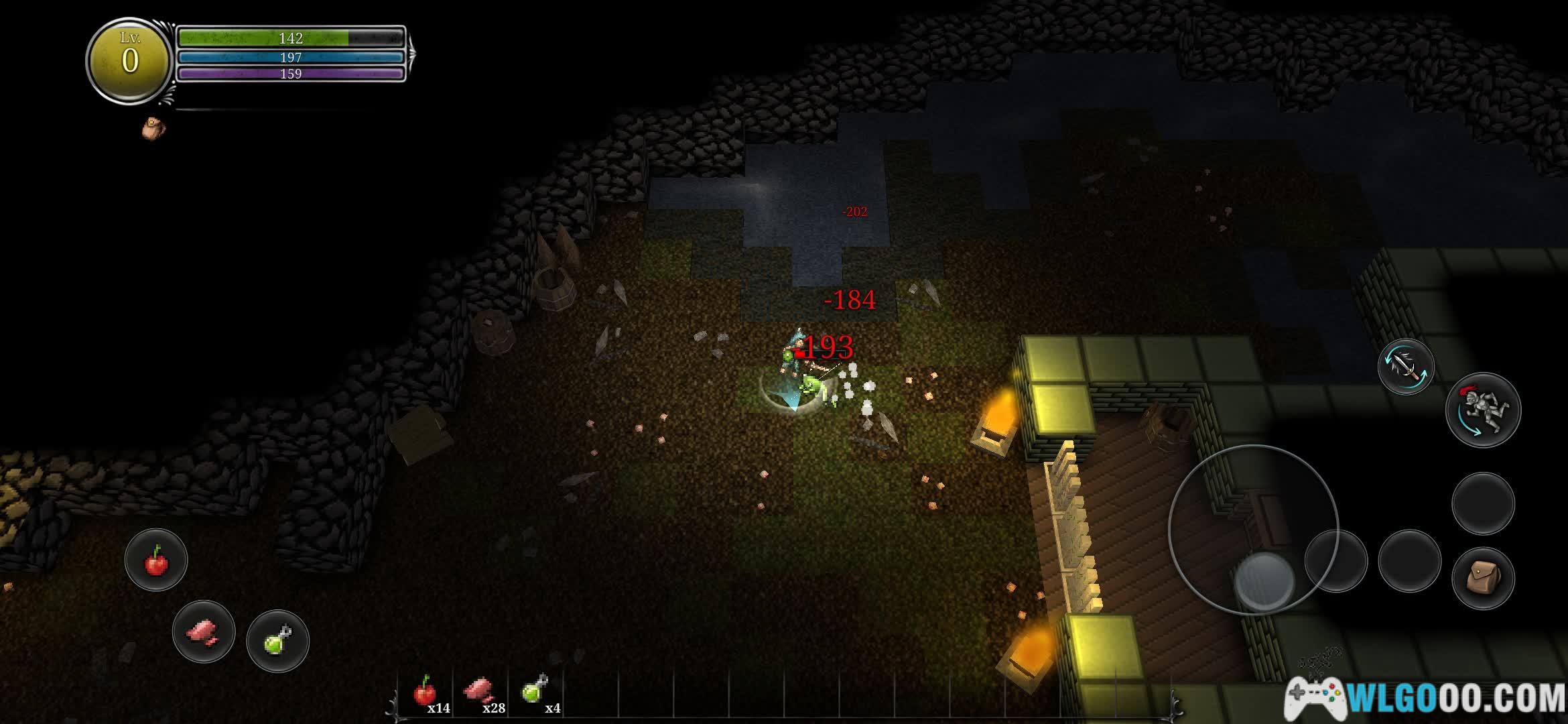Select the meat hotbar slot x28
Image resolution: width=1568 pixels, height=724 pixels.
[480, 694]
